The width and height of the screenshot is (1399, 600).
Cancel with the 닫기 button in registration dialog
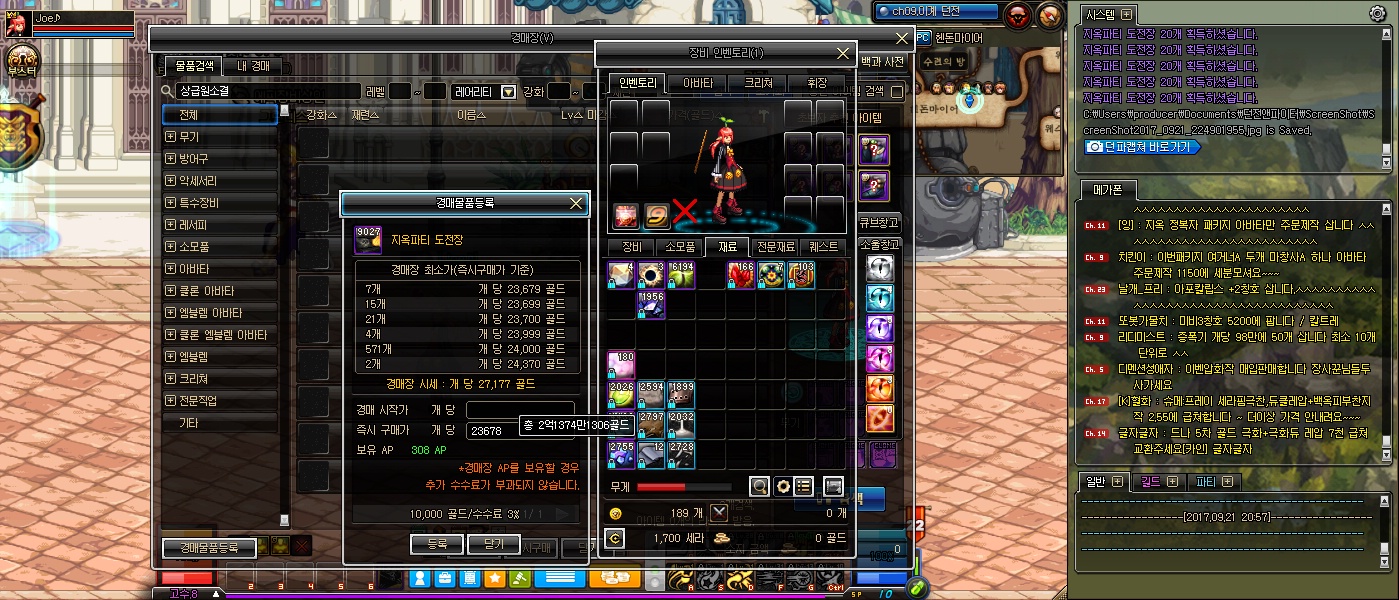click(494, 544)
